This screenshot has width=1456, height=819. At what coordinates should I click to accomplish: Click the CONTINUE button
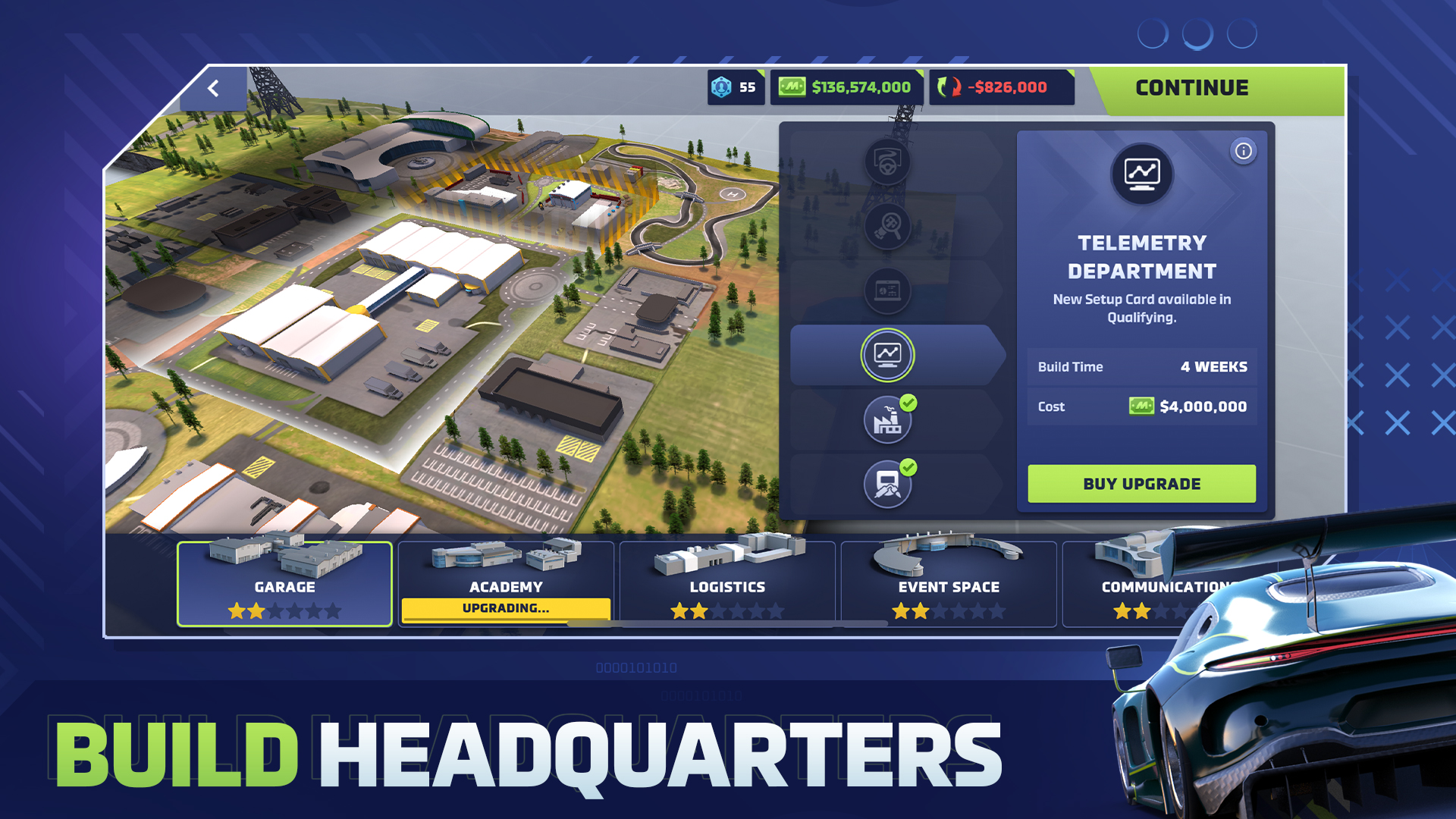pos(1191,87)
